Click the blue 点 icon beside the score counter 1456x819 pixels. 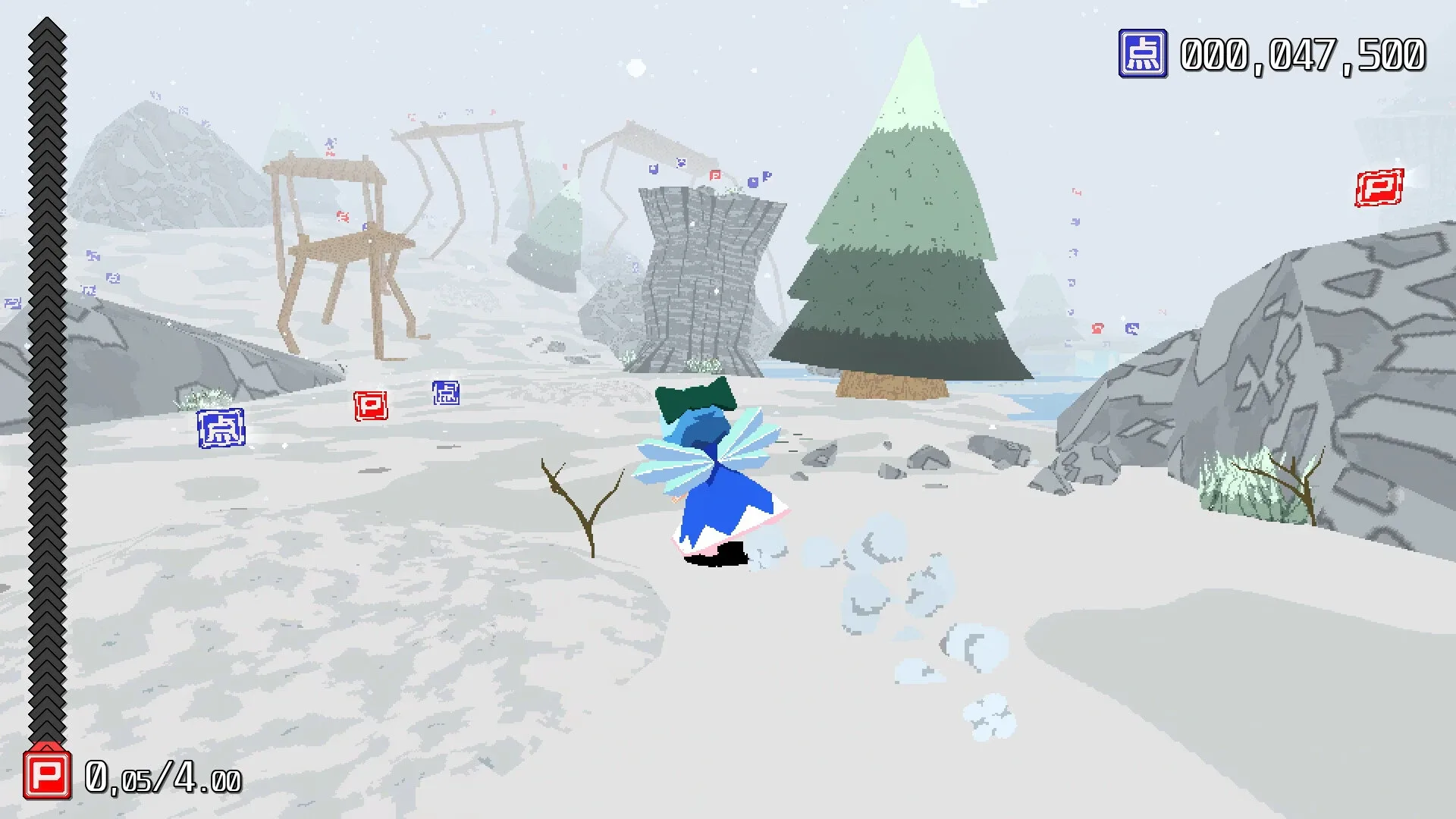(x=1143, y=54)
